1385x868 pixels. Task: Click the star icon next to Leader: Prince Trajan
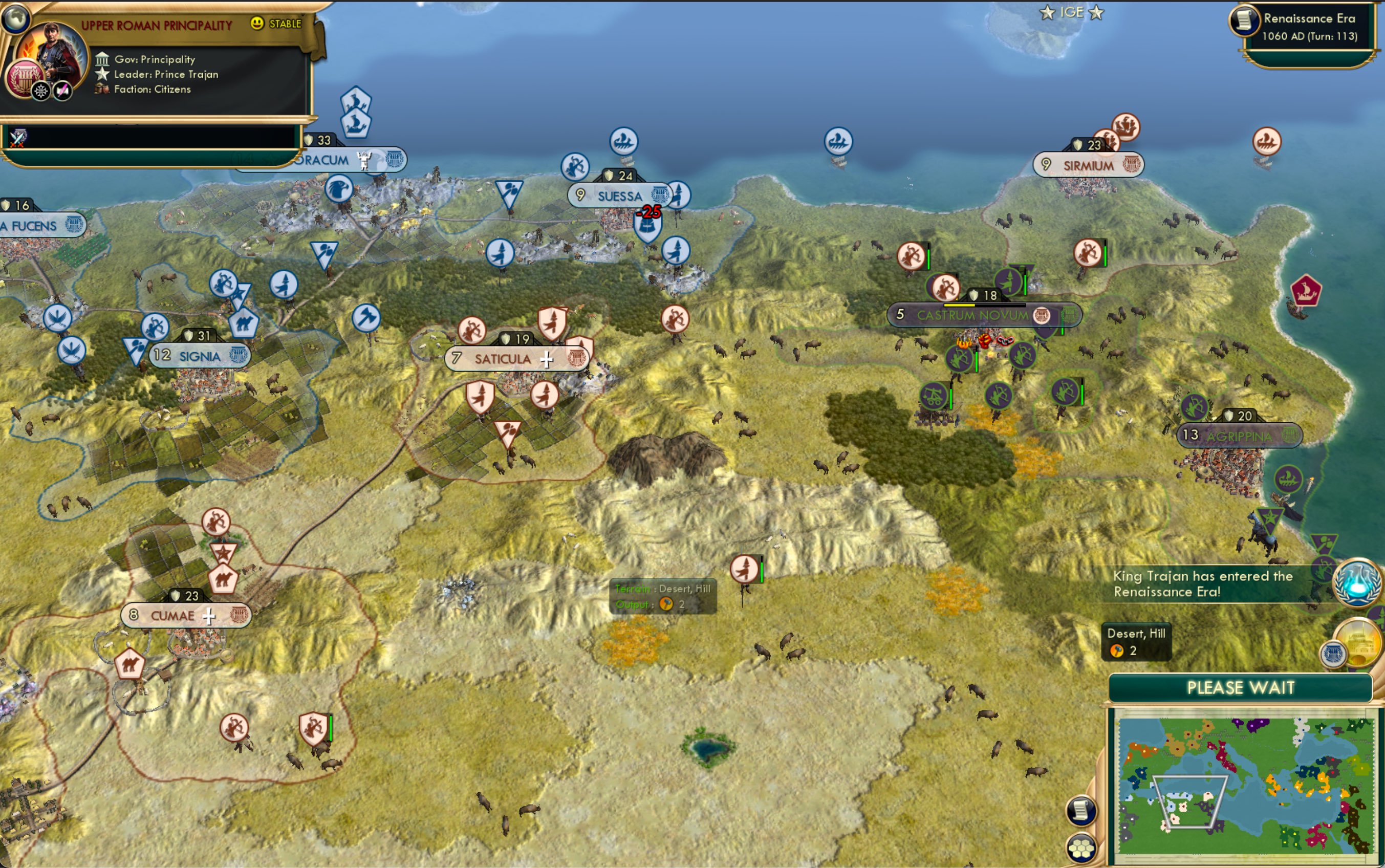(x=102, y=74)
